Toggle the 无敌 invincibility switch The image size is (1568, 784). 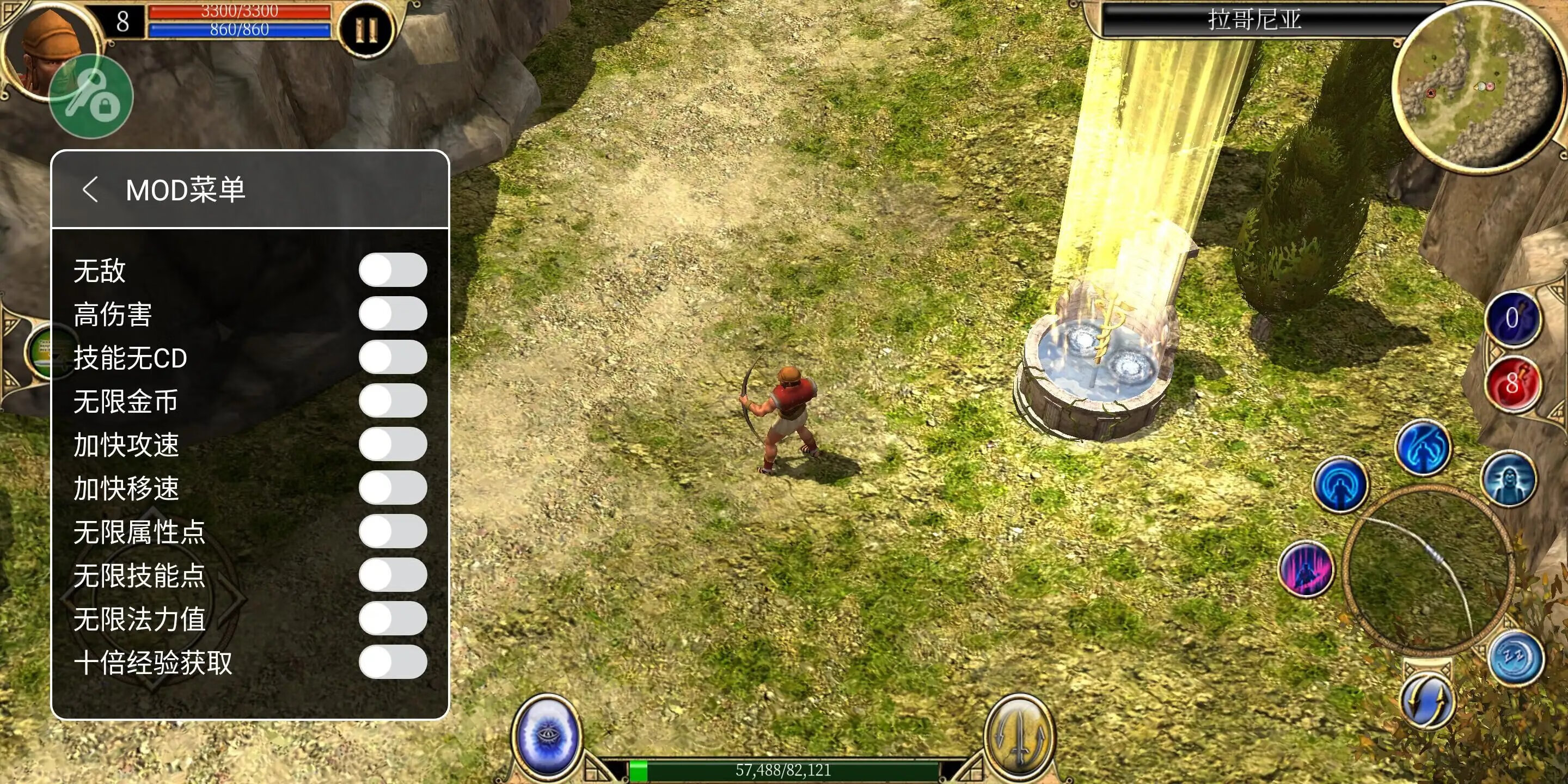pos(393,269)
